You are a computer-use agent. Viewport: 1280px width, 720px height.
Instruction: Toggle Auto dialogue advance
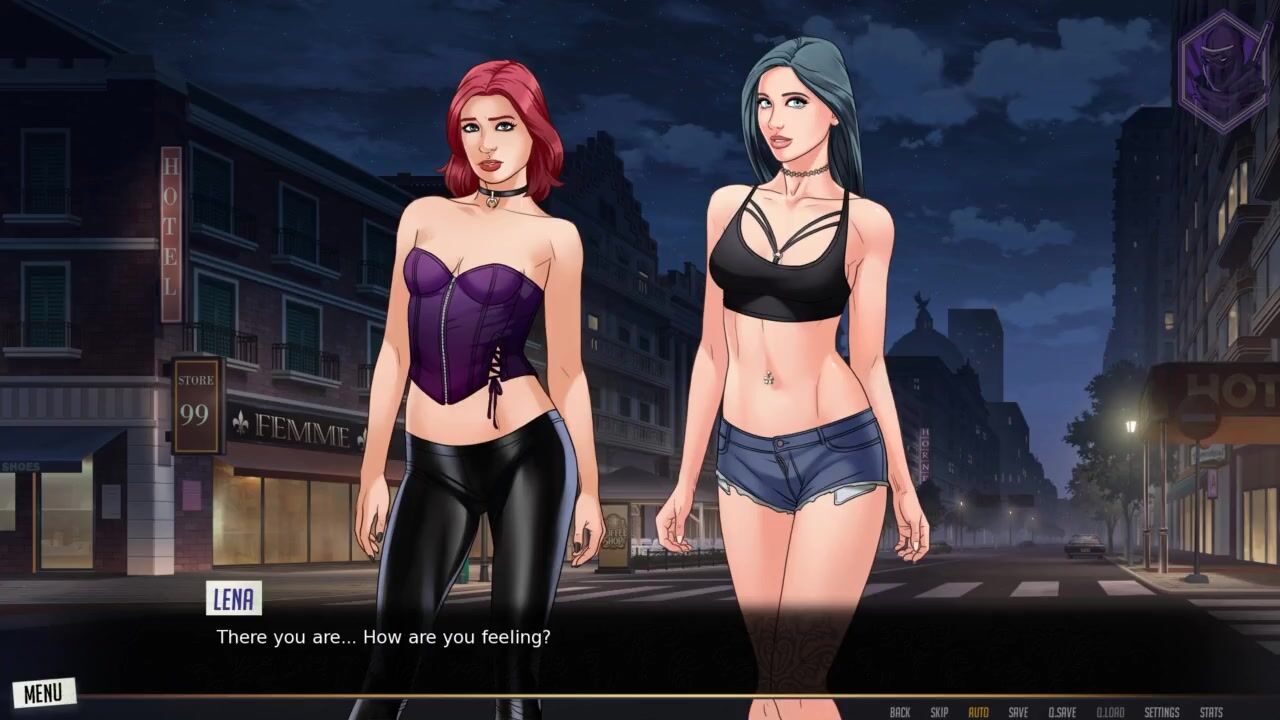(x=978, y=712)
